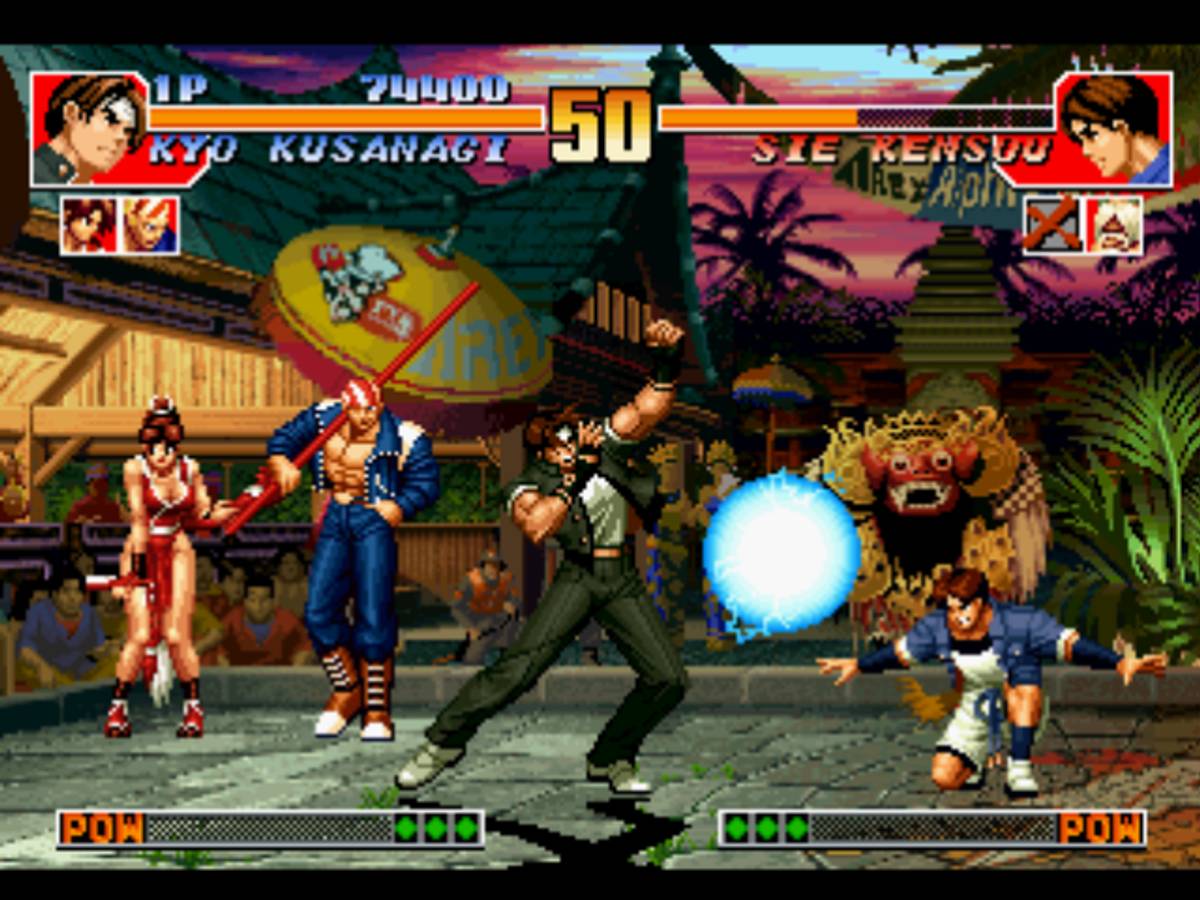The width and height of the screenshot is (1200, 900).
Task: Select Sie Kensou's character portrait
Action: click(1112, 128)
